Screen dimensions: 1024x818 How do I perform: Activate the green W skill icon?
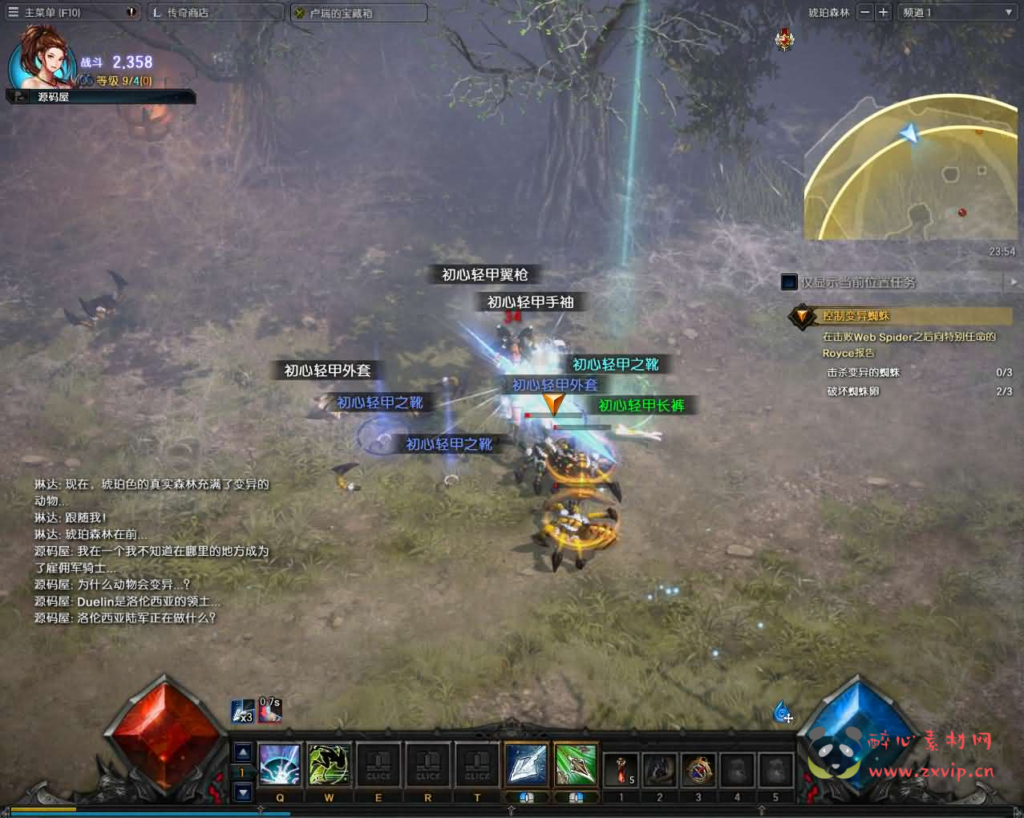coord(328,765)
